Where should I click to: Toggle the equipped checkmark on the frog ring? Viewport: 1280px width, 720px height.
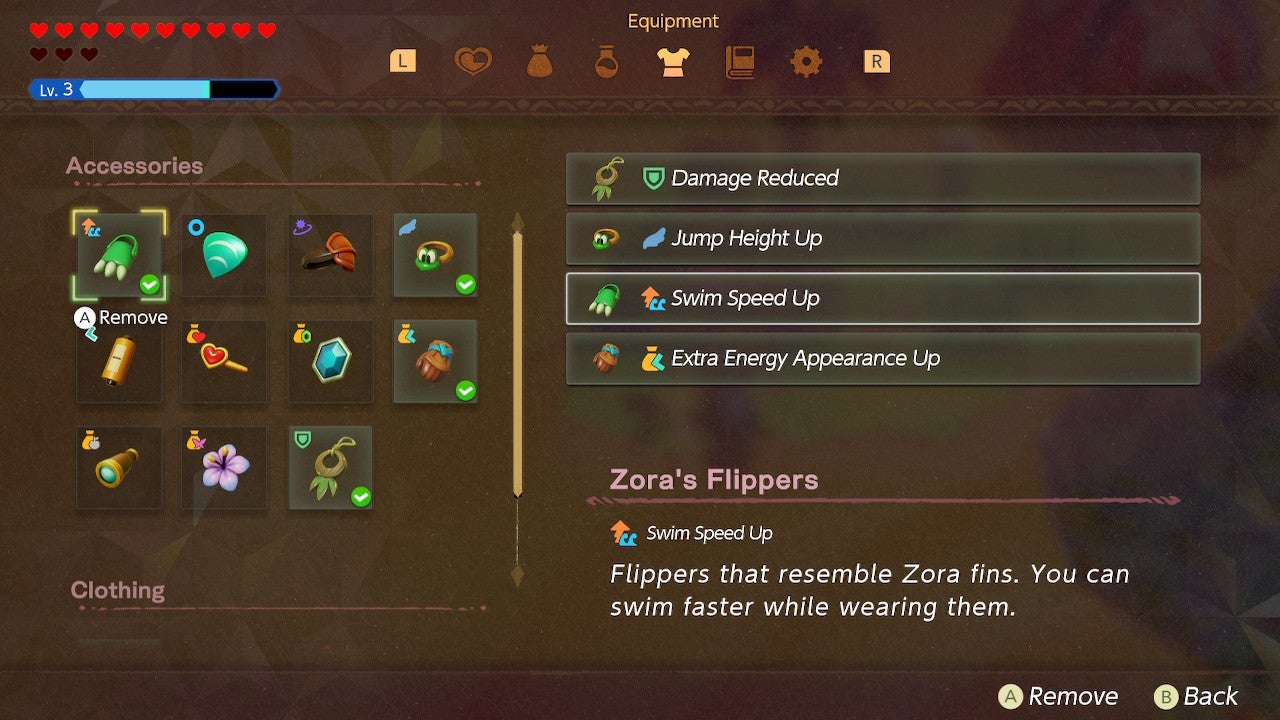click(x=464, y=286)
